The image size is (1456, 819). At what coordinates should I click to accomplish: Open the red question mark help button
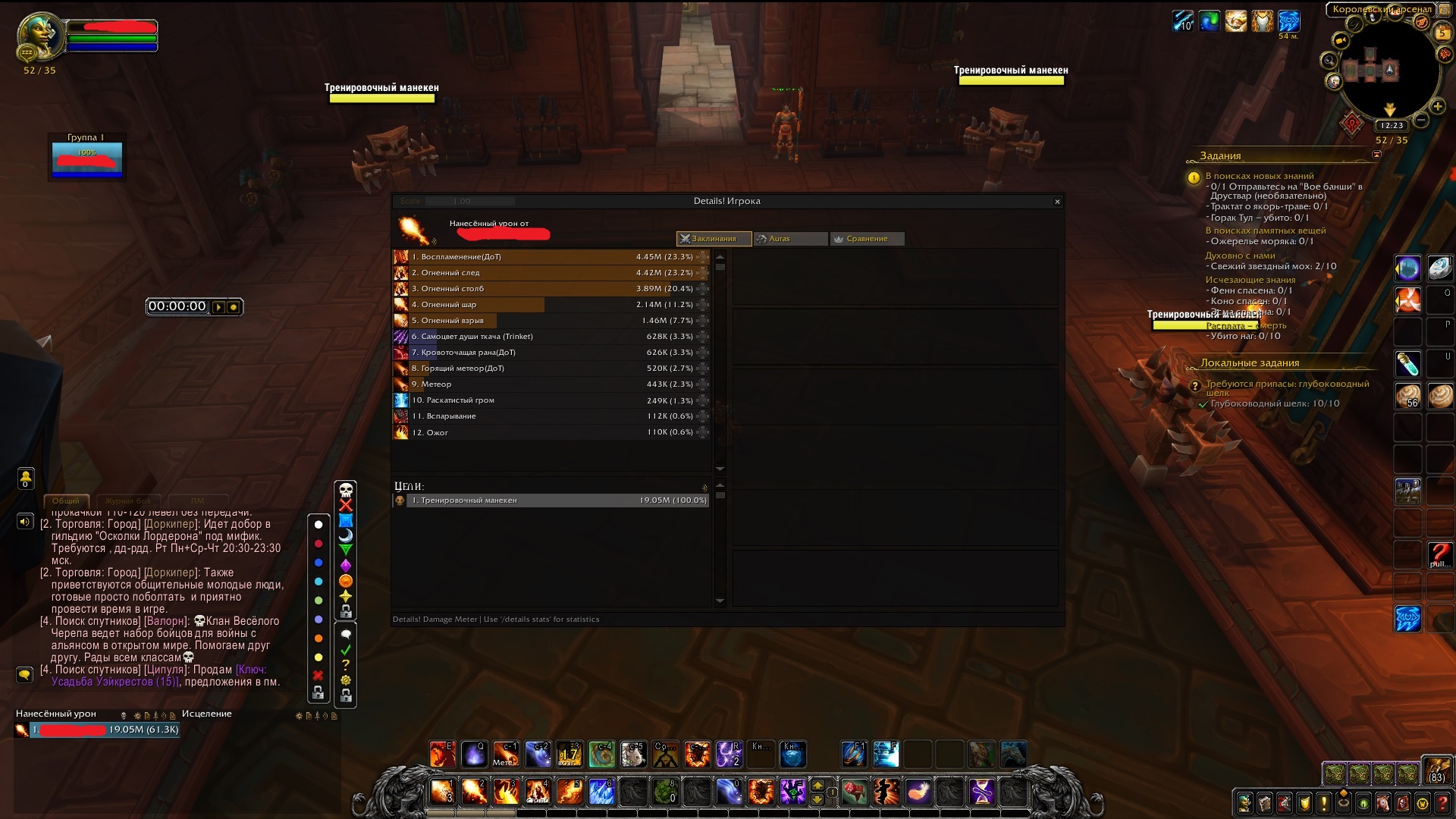click(1442, 803)
